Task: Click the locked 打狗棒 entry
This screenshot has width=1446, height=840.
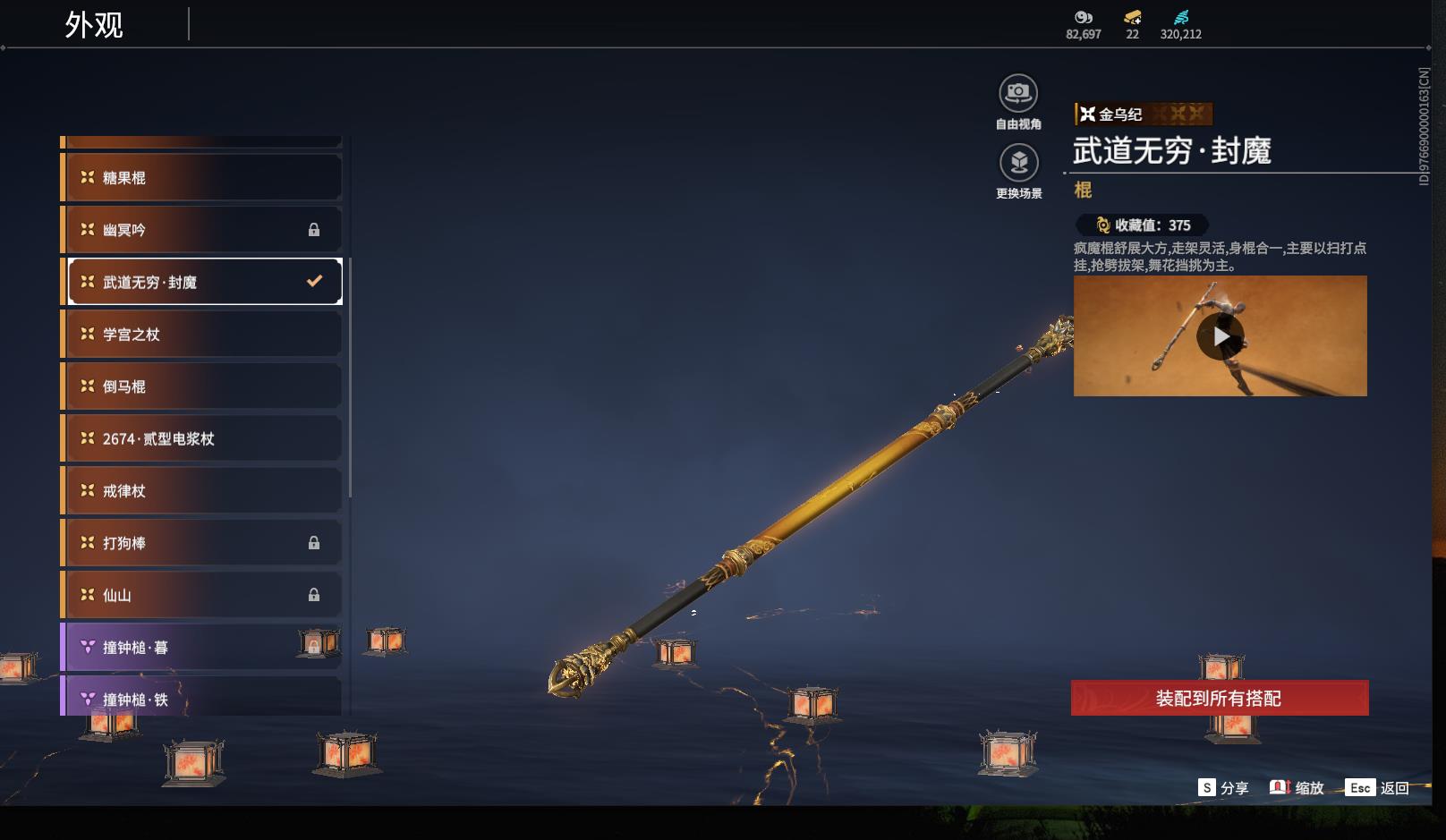Action: 202,543
